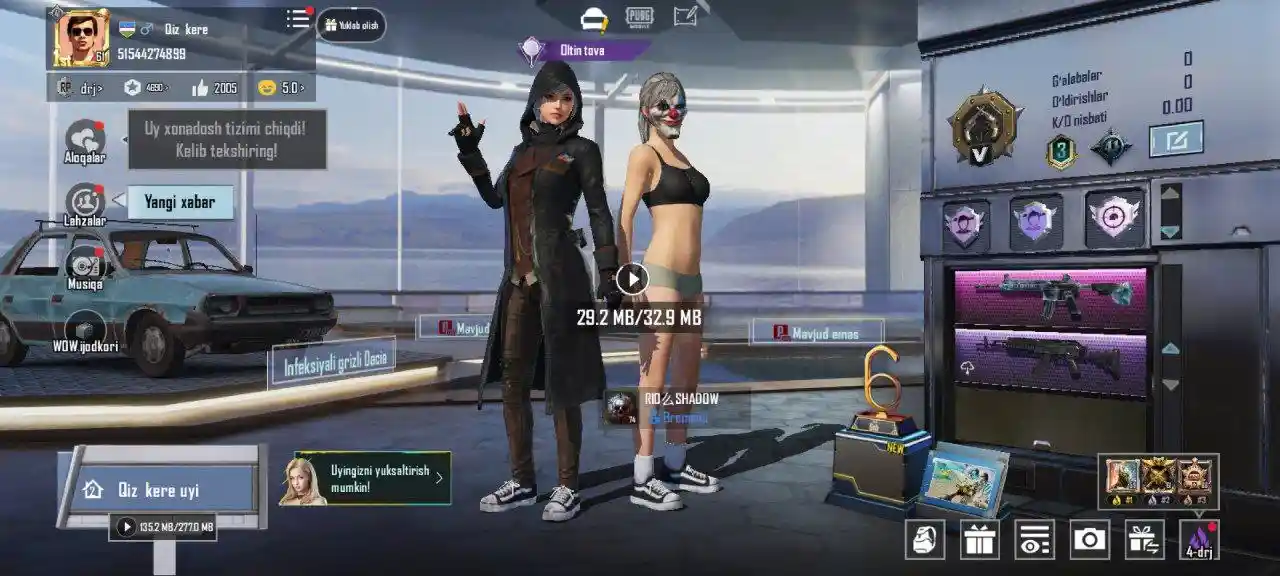Open the purple flame 4-drj icon

1199,540
